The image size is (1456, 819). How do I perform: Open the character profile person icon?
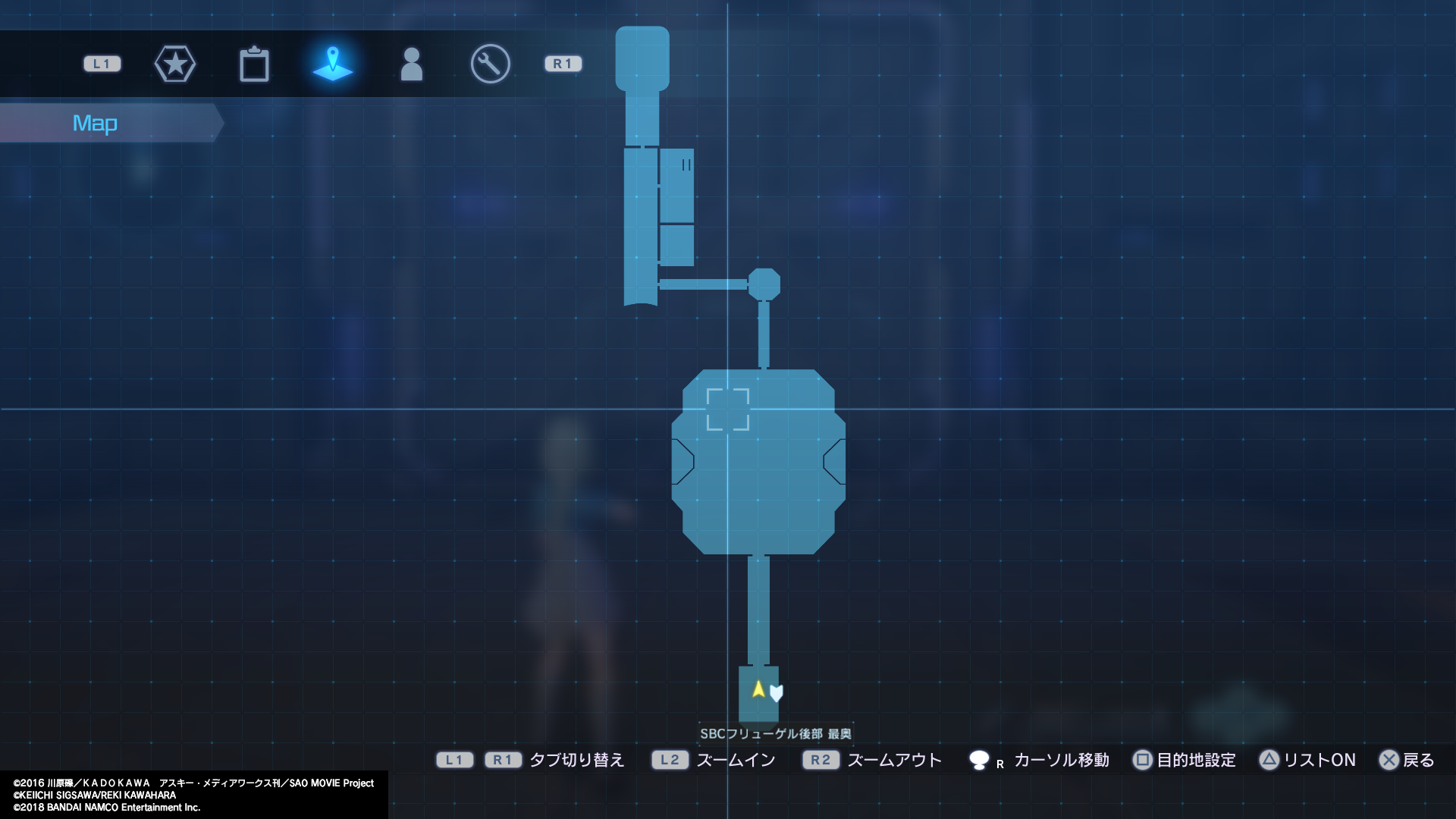pos(412,64)
